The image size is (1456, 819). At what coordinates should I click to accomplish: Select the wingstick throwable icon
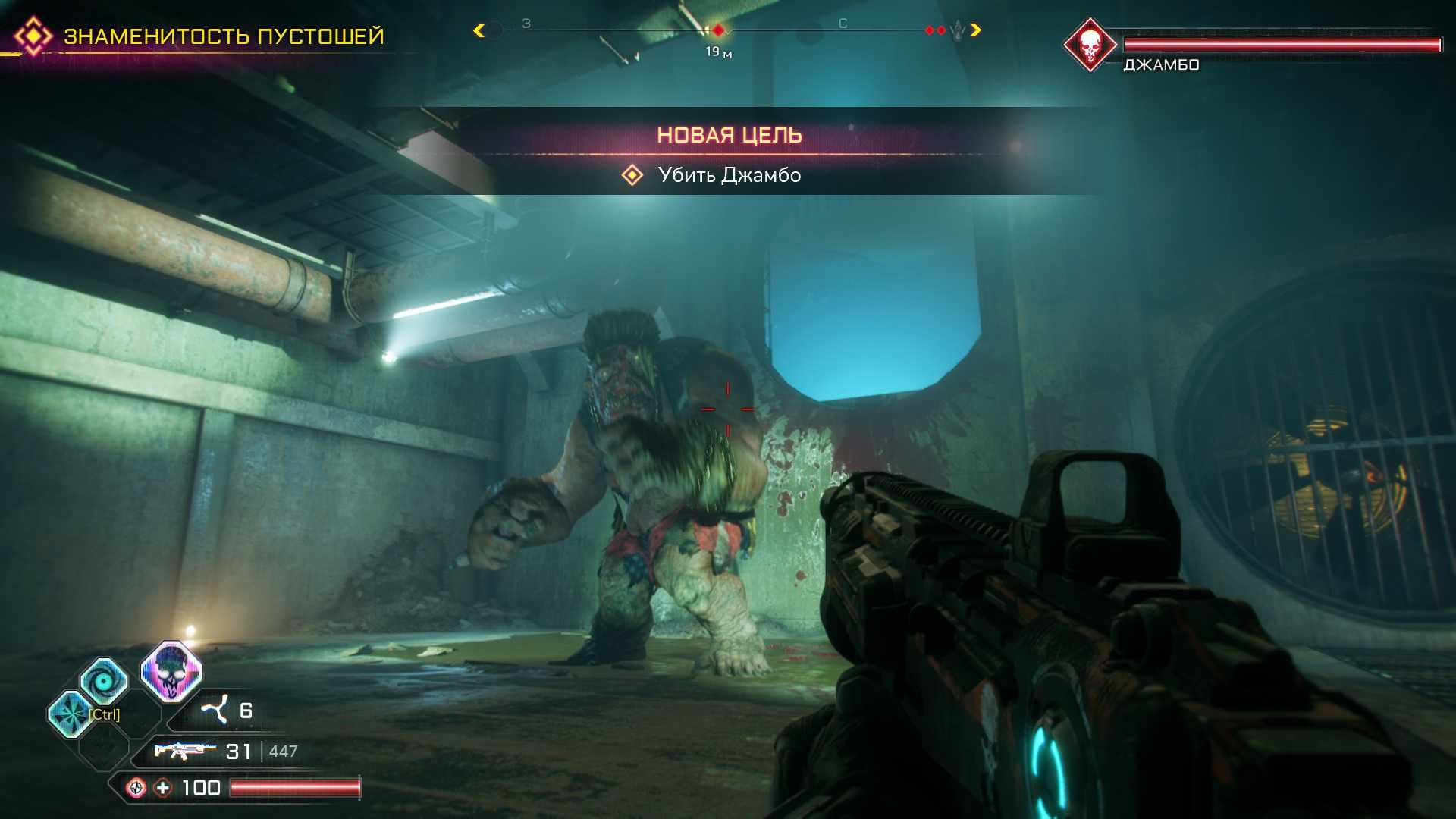(215, 710)
